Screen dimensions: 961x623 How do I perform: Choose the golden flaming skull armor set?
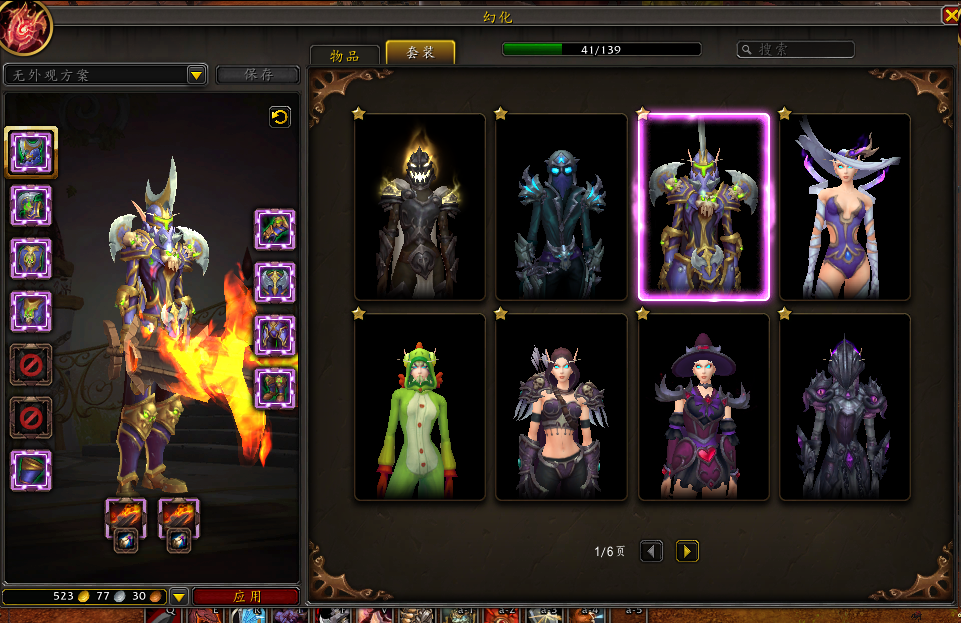coord(420,207)
